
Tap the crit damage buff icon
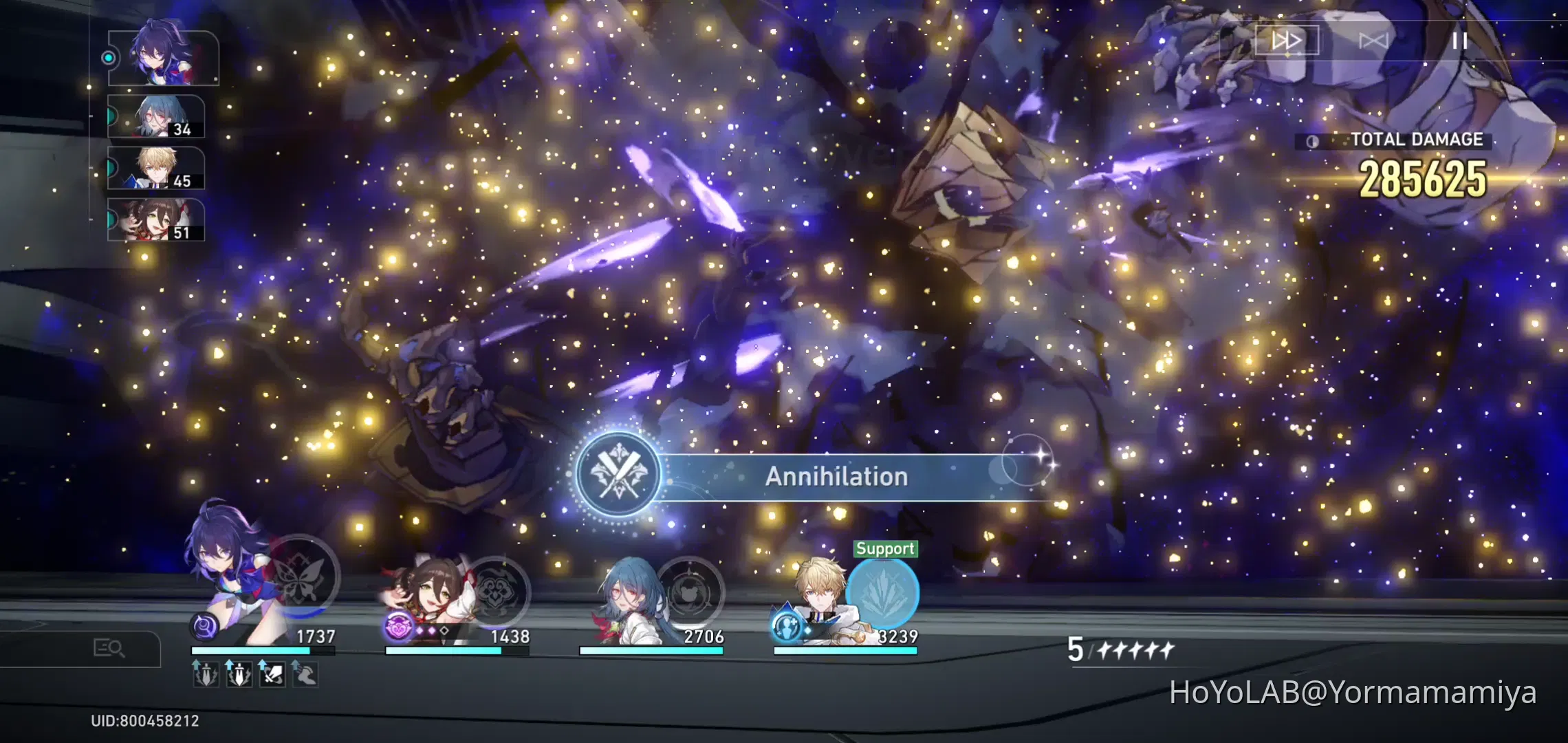click(273, 676)
